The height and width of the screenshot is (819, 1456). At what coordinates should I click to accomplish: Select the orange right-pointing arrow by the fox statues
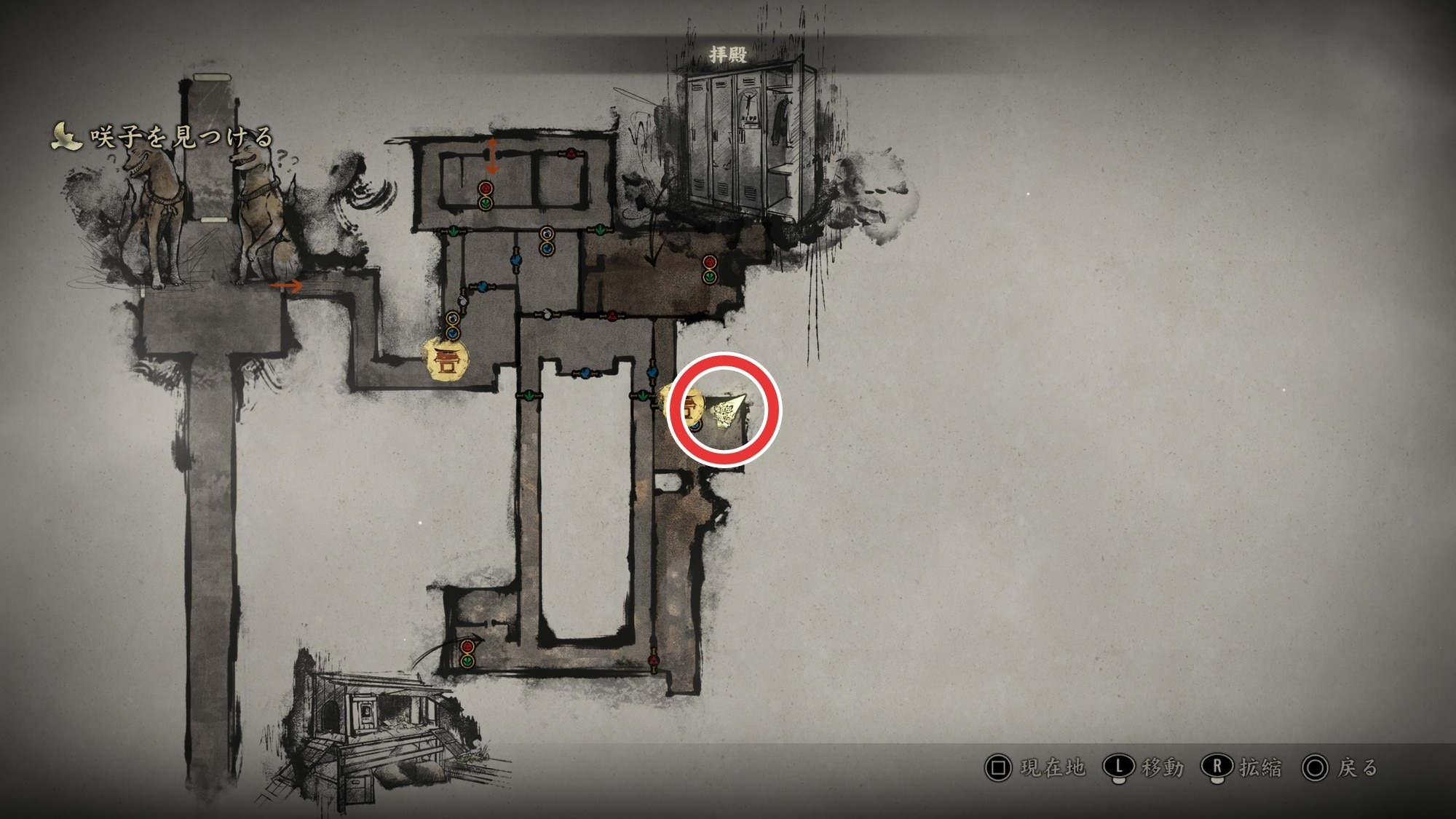tap(286, 286)
